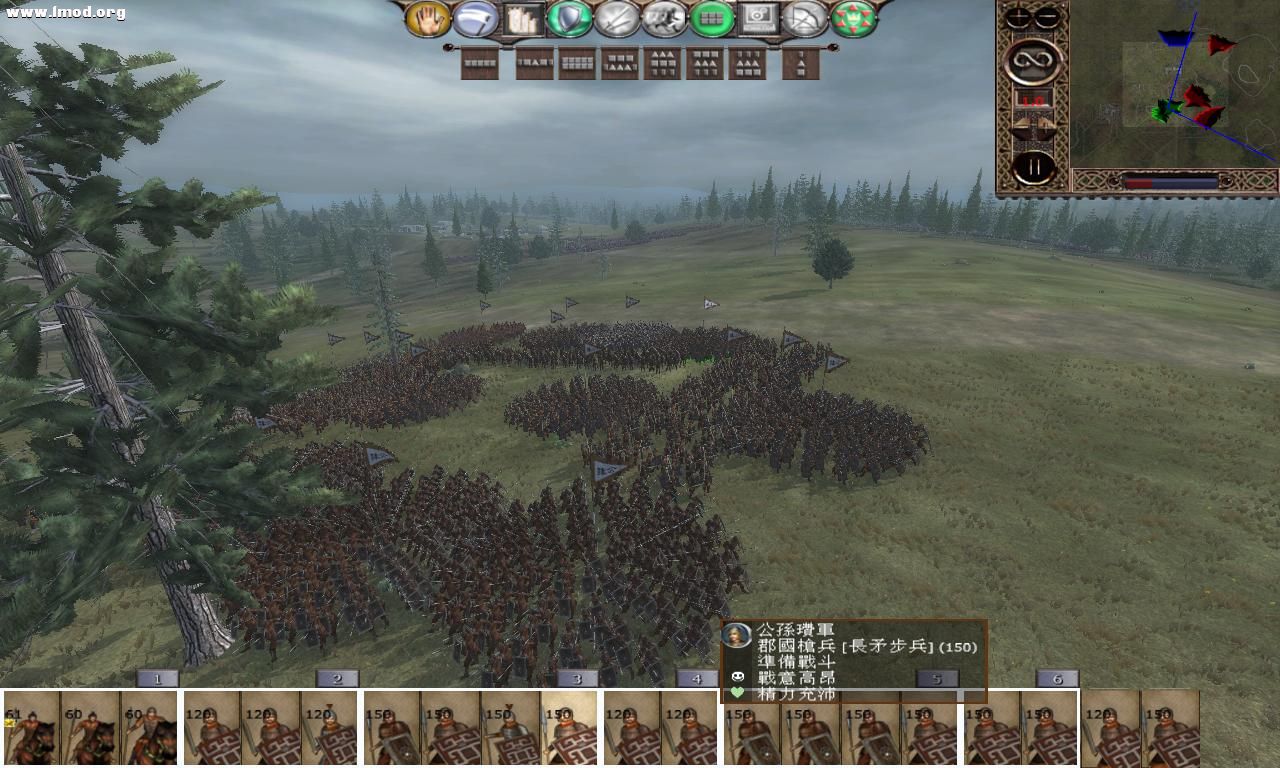Image resolution: width=1280 pixels, height=768 pixels.
Task: Toggle unlimited battle time infinity button
Action: [1034, 60]
